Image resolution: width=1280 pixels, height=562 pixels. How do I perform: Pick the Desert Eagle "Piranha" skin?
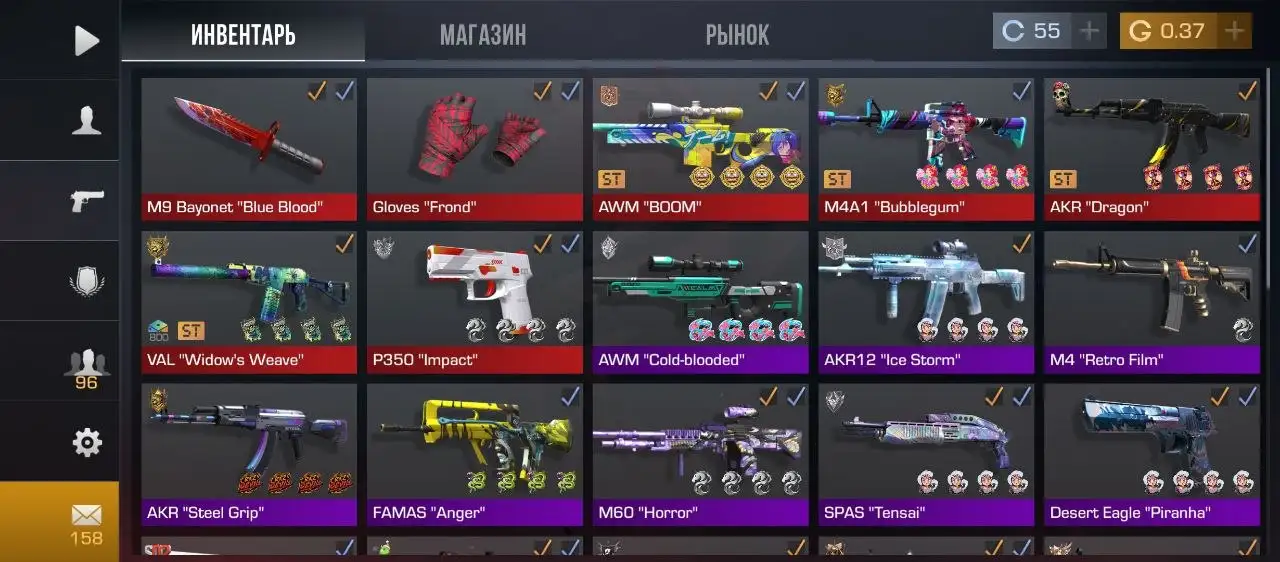1152,454
